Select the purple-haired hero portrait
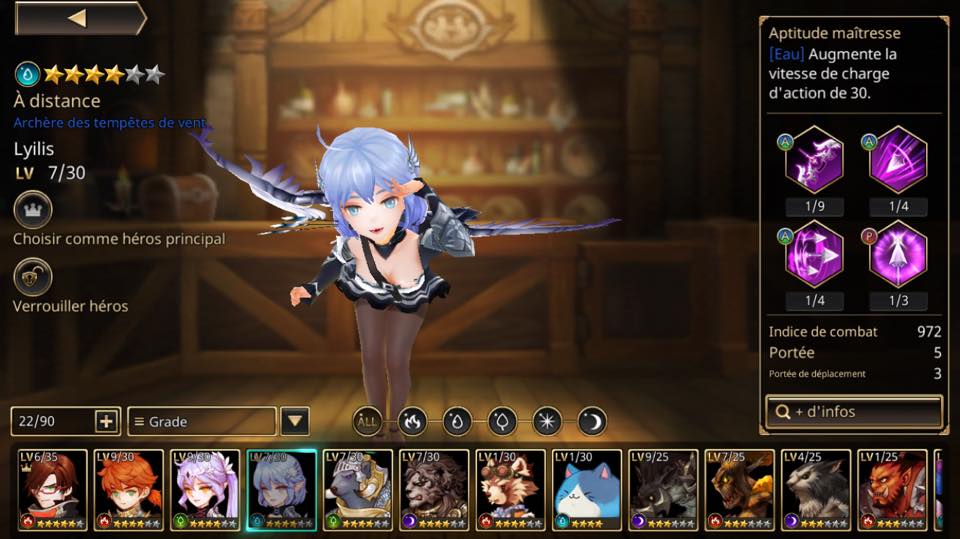The height and width of the screenshot is (539, 960). (205, 489)
